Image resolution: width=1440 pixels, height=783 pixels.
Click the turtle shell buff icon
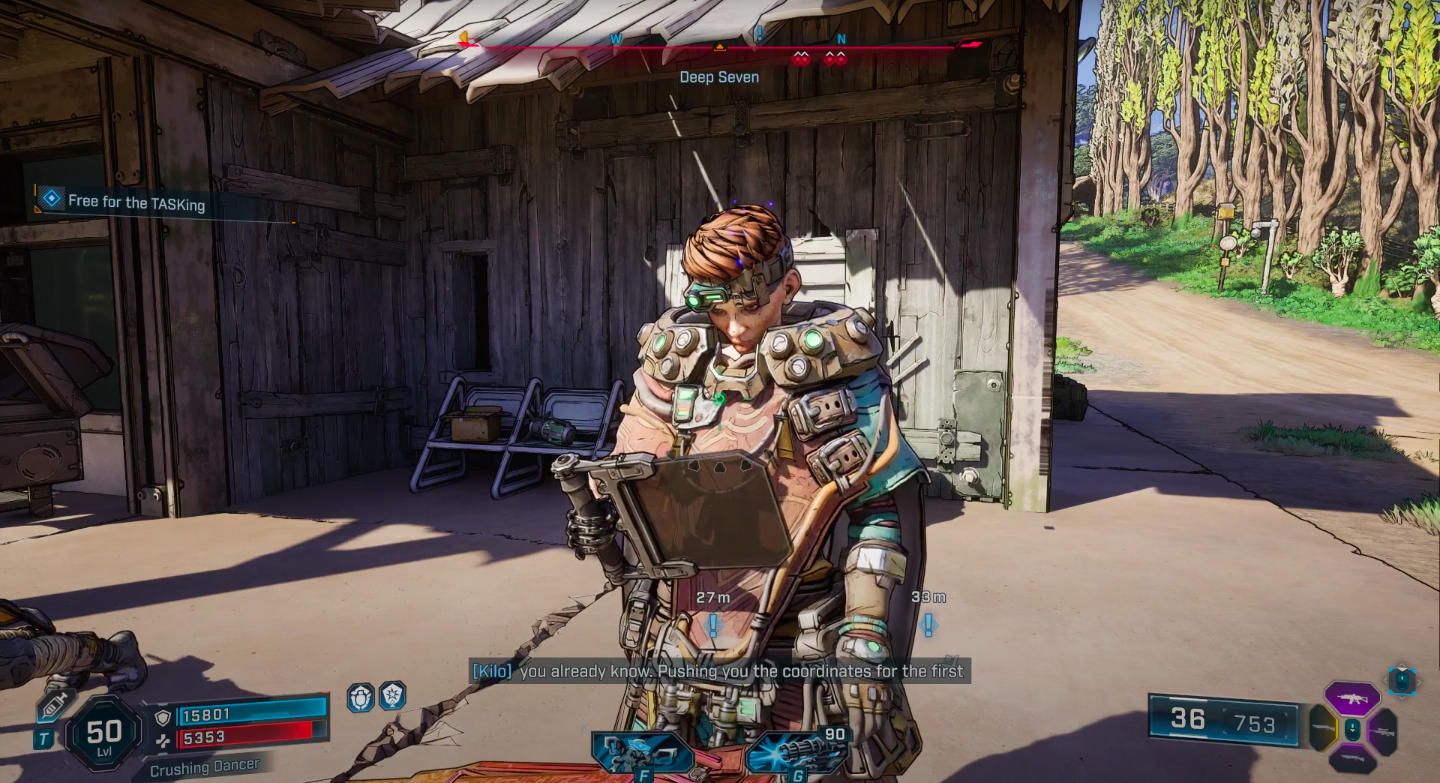(361, 697)
